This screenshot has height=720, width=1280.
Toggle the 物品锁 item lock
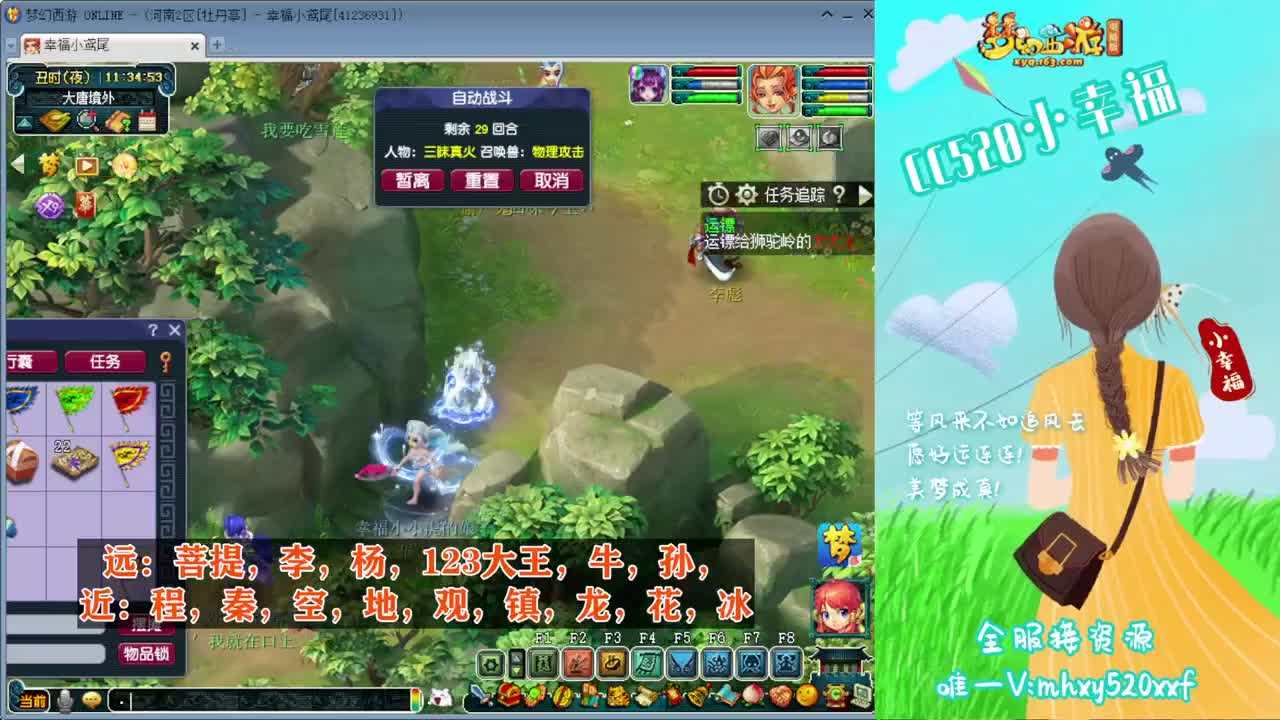pyautogui.click(x=145, y=654)
